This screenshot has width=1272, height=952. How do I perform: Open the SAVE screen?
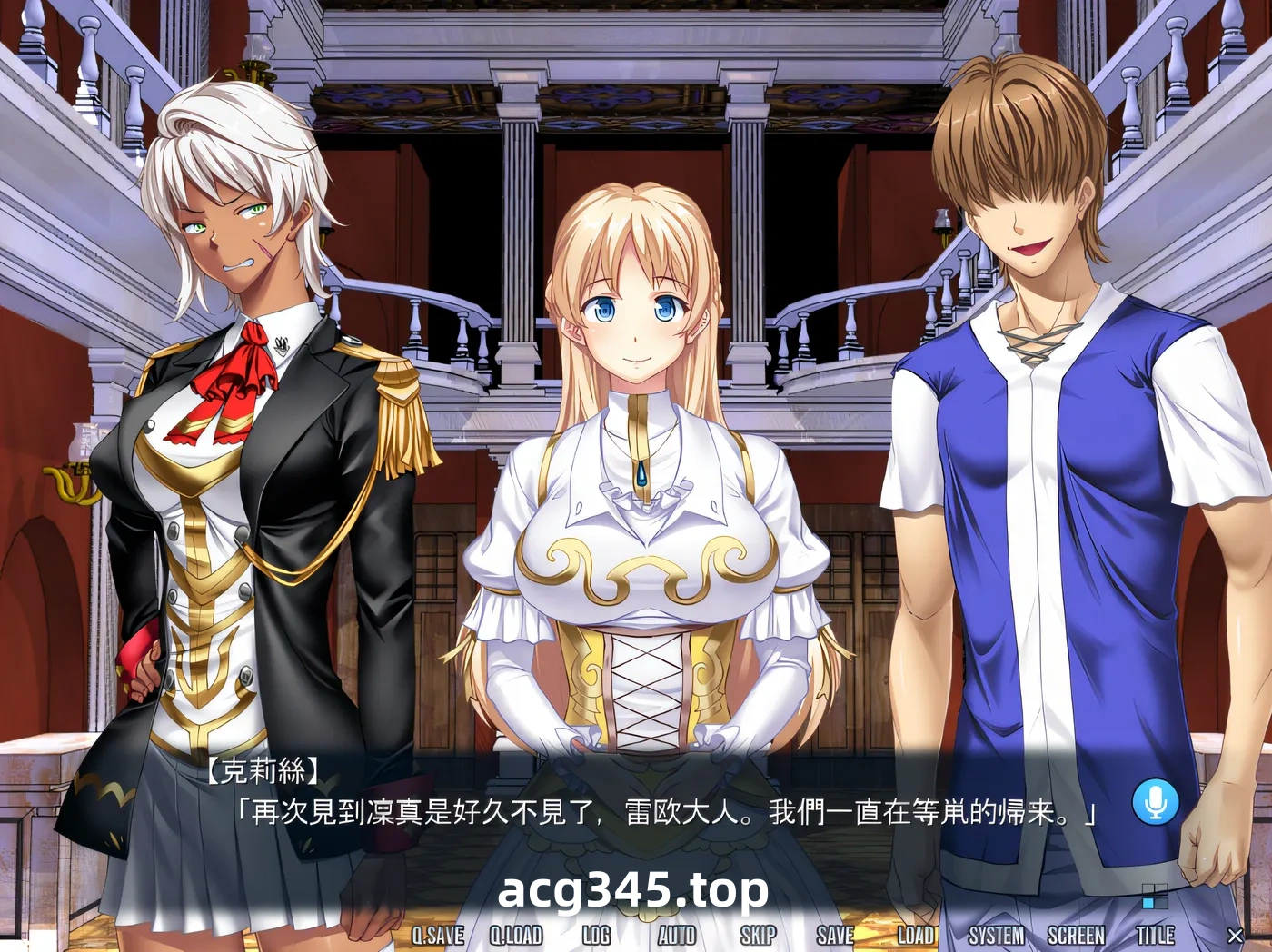coord(834,935)
